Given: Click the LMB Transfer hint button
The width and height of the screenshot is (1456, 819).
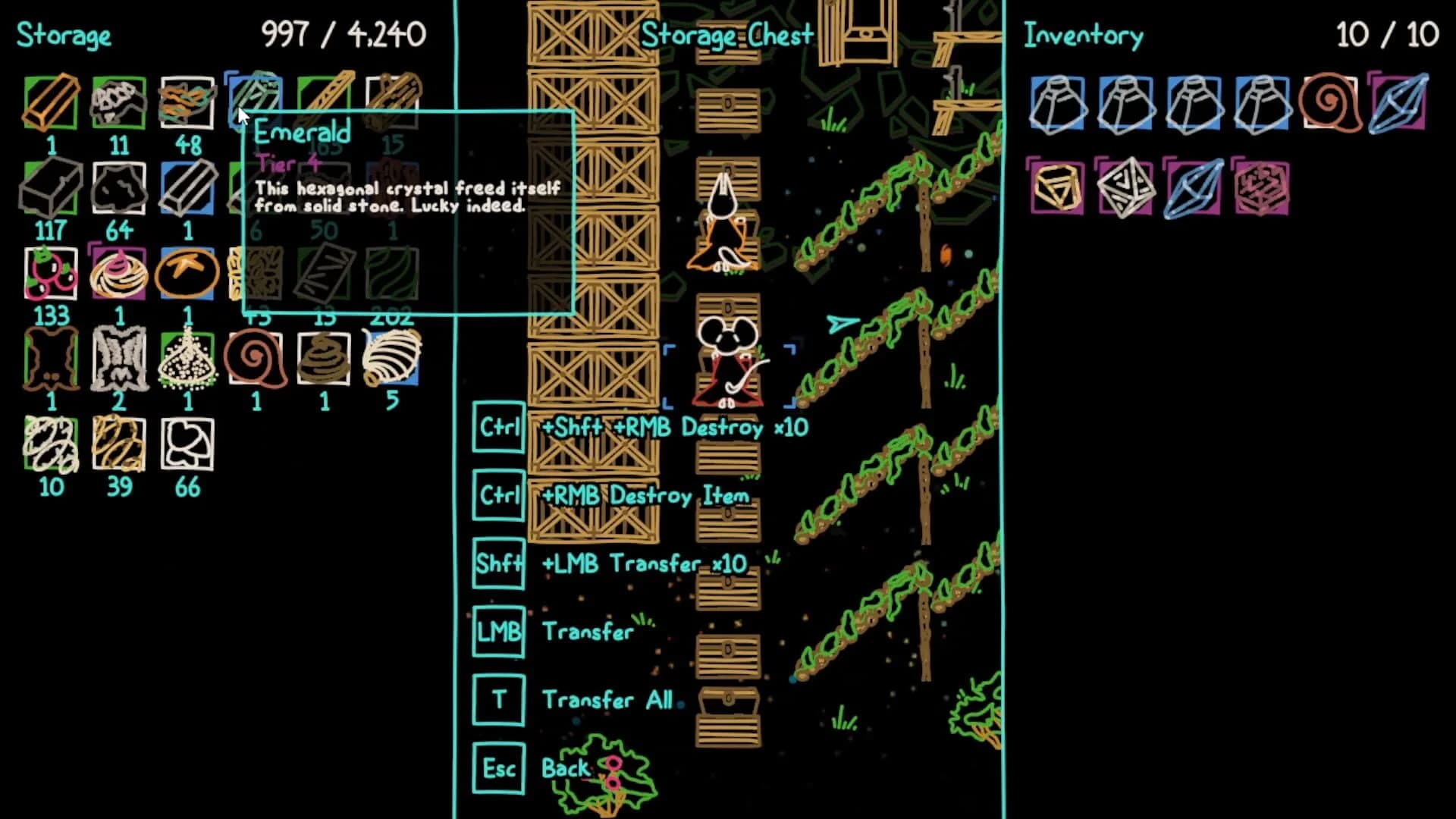Looking at the screenshot, I should 499,632.
